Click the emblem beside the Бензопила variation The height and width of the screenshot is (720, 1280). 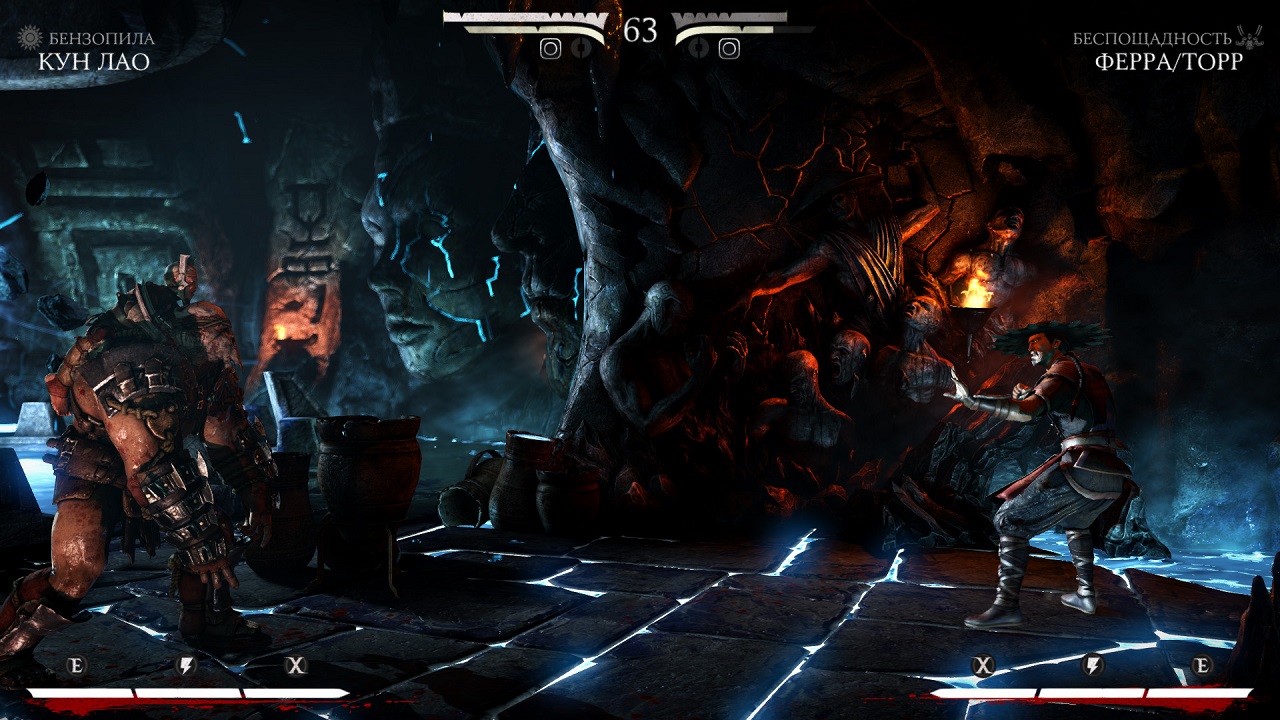pyautogui.click(x=31, y=38)
